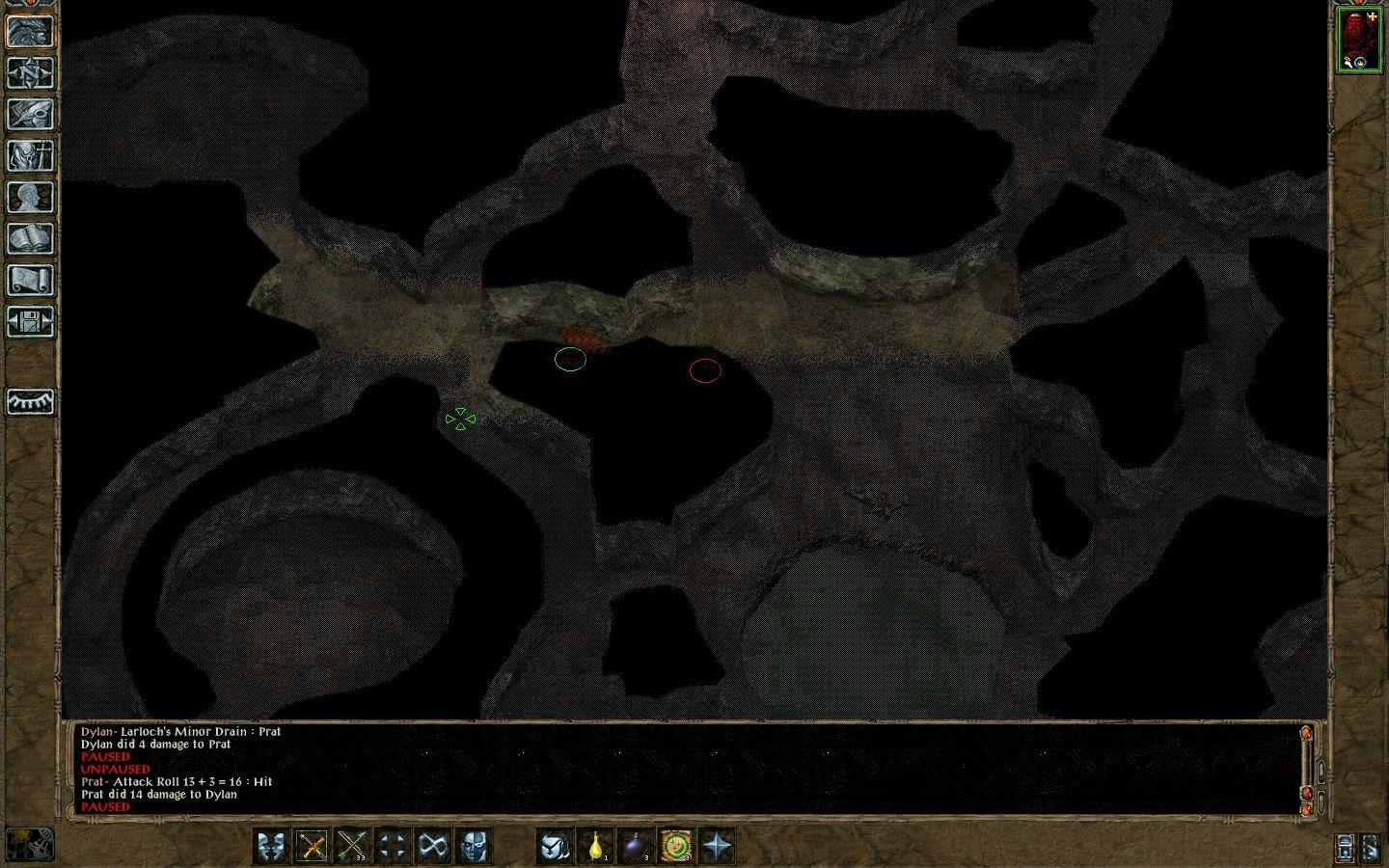Open the save and options floppy button
This screenshot has height=868, width=1389.
click(30, 322)
